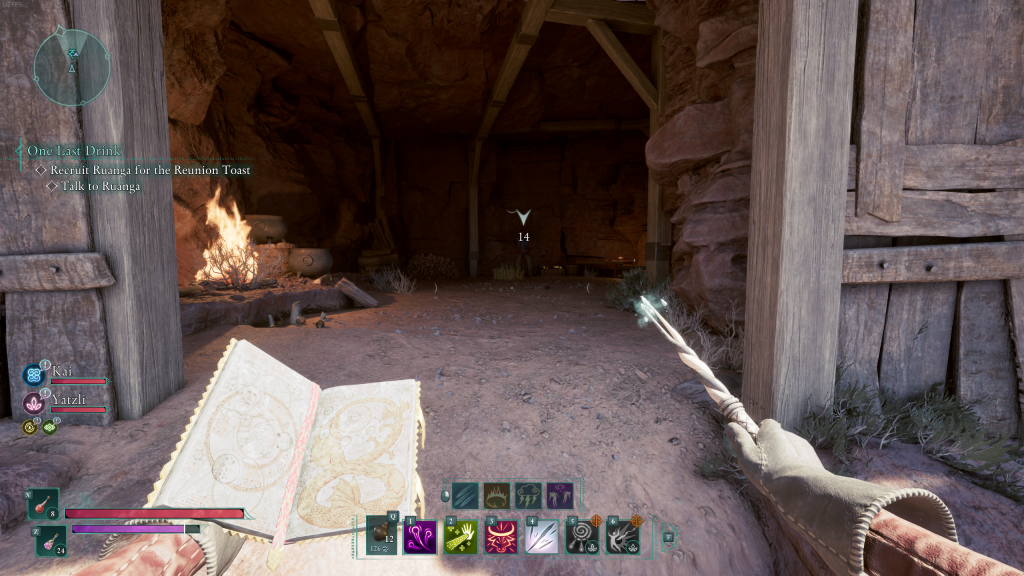The height and width of the screenshot is (576, 1024).
Task: Click the circular minimap
Action: pyautogui.click(x=71, y=66)
